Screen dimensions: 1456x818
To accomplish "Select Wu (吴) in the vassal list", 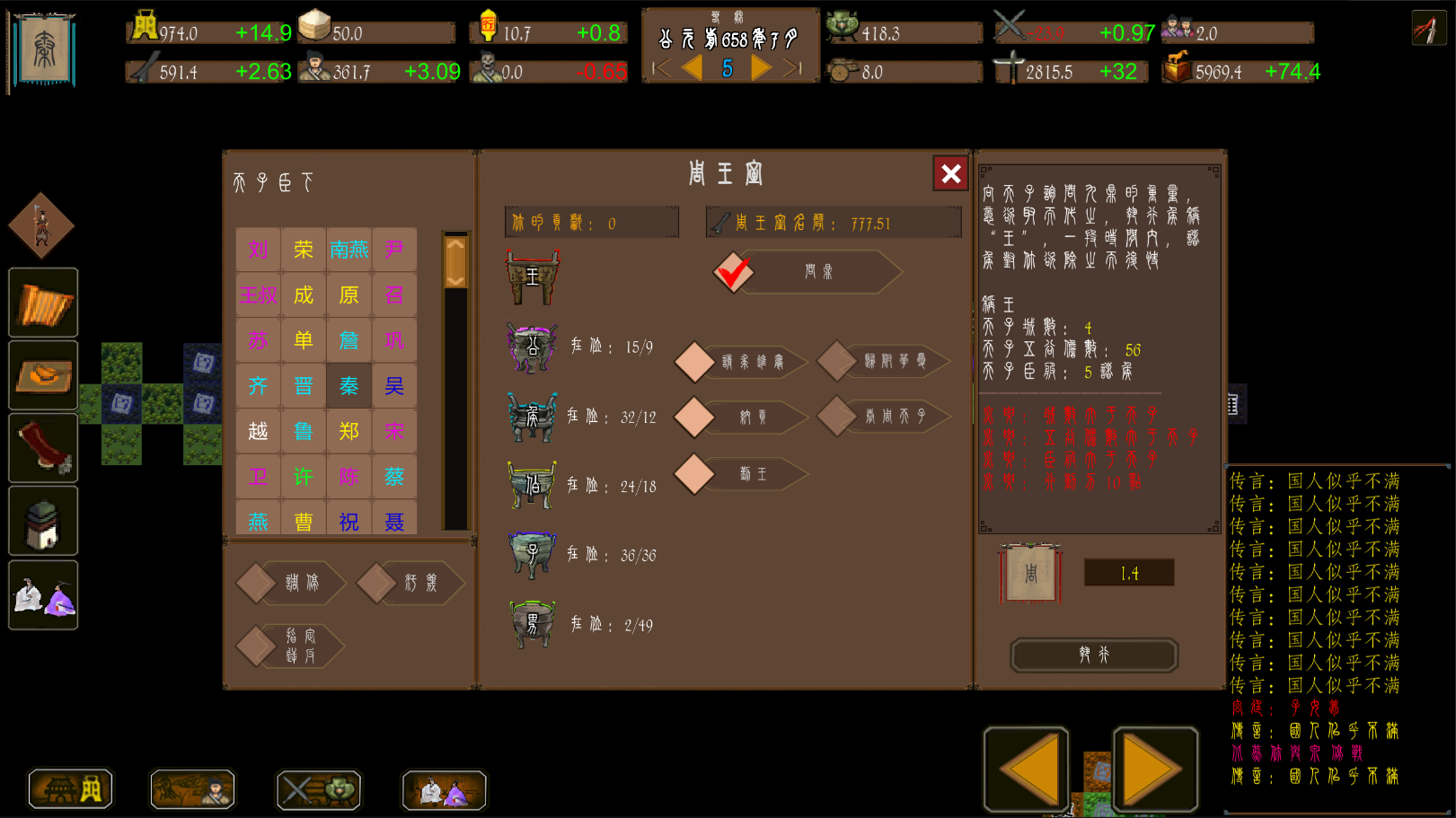I will click(x=393, y=385).
